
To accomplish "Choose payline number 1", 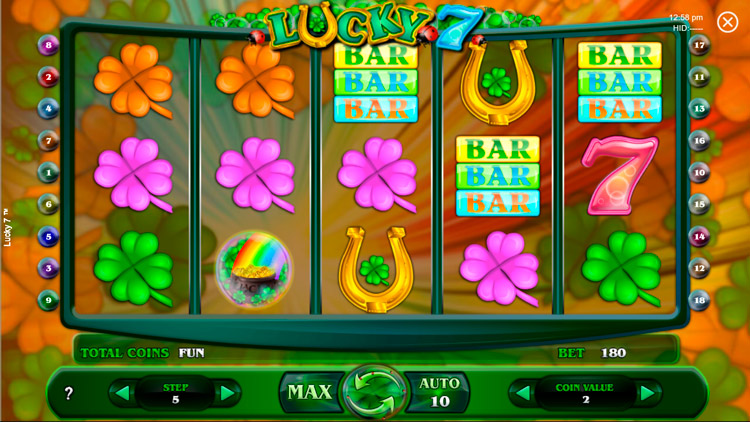I will 47,172.
